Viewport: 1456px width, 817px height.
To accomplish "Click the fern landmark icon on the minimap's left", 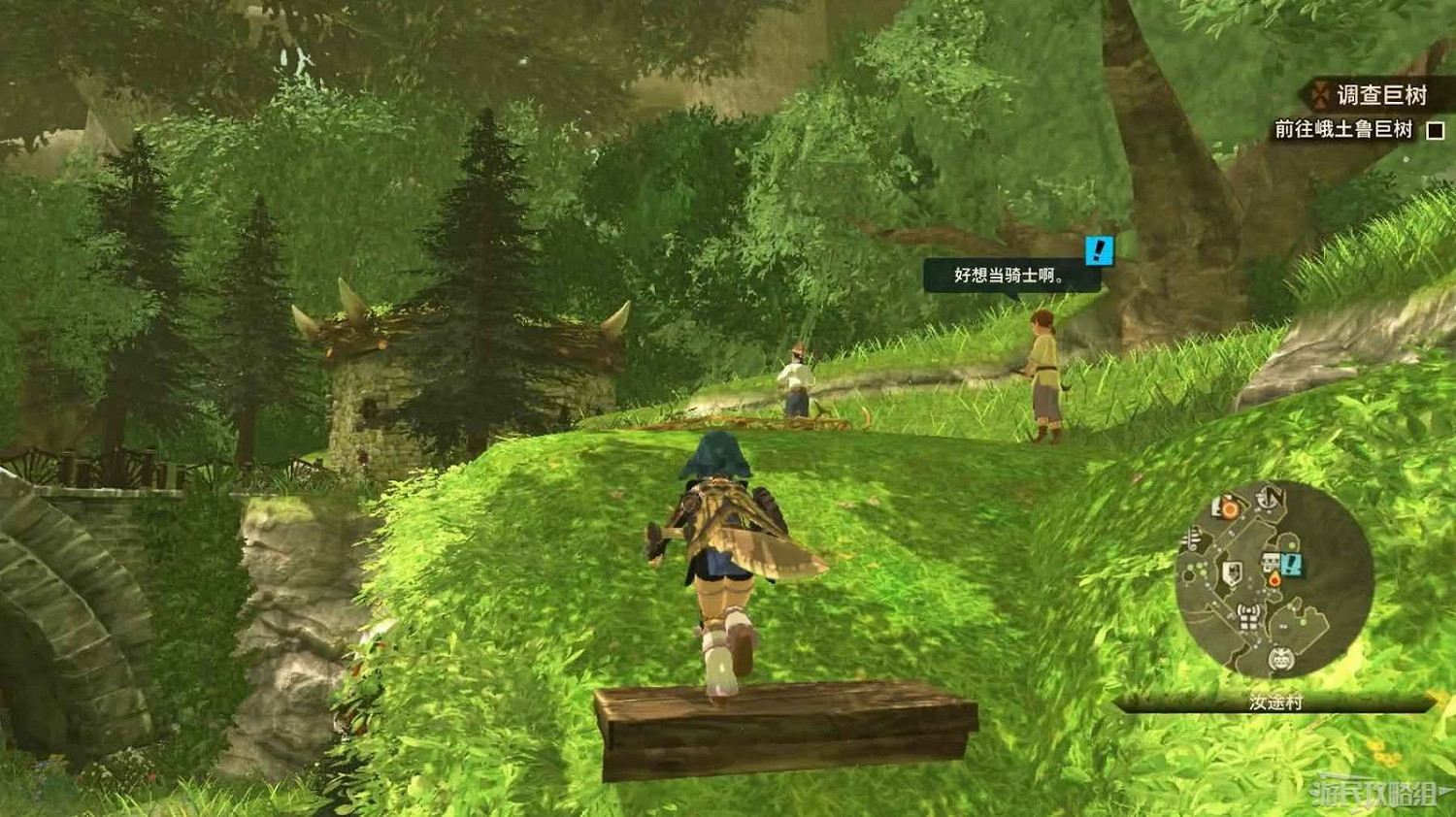I will coord(1193,537).
